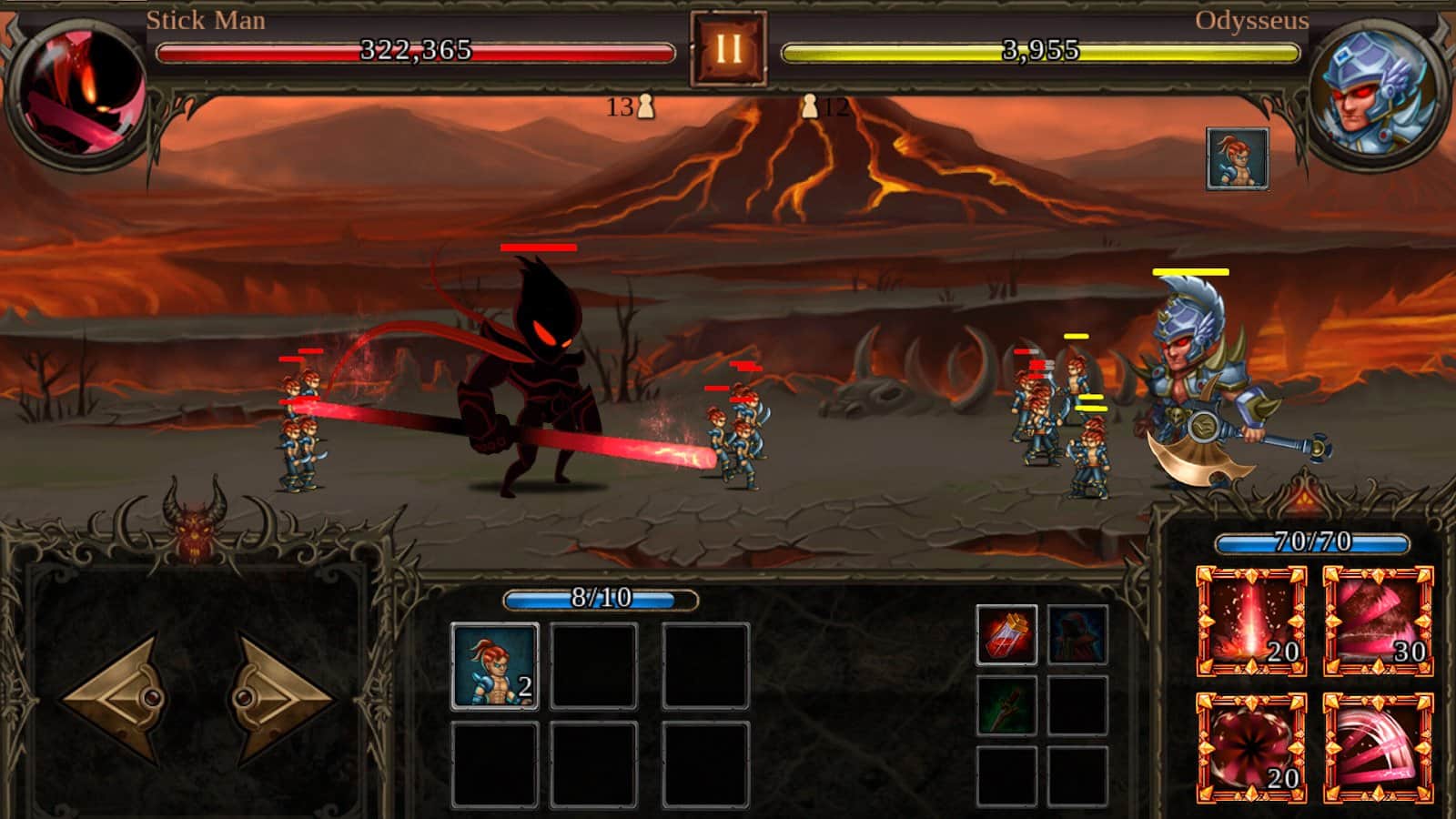Click Odysseus's yellow health bar
This screenshot has height=819, width=1456.
[x=1037, y=53]
